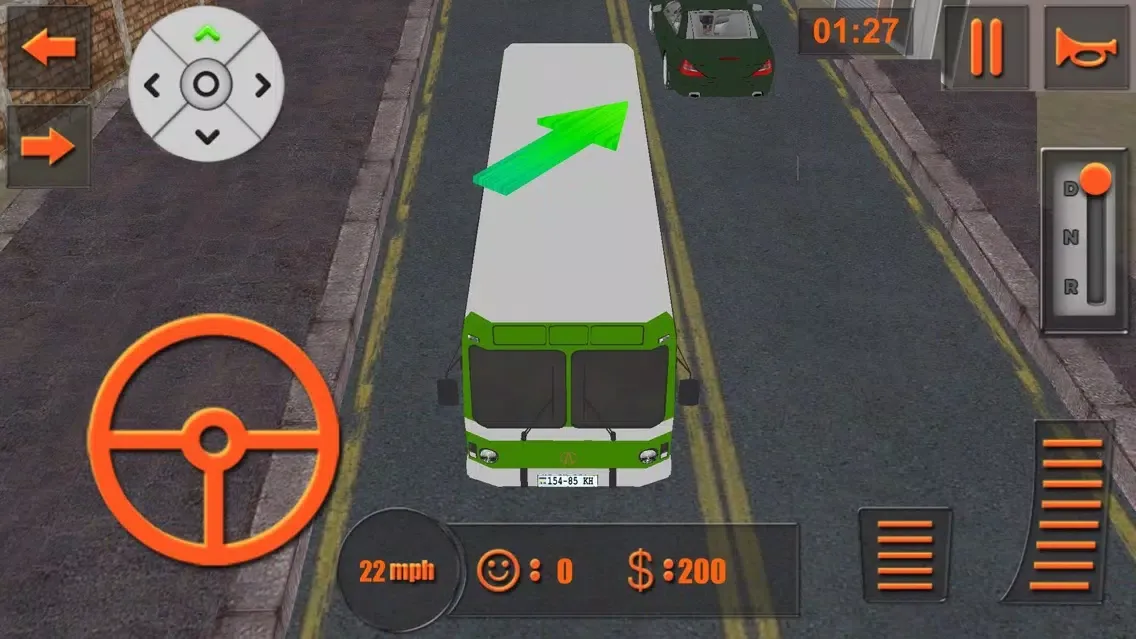Viewport: 1136px width, 639px height.
Task: Click the camera pad's down arrow
Action: tap(206, 135)
